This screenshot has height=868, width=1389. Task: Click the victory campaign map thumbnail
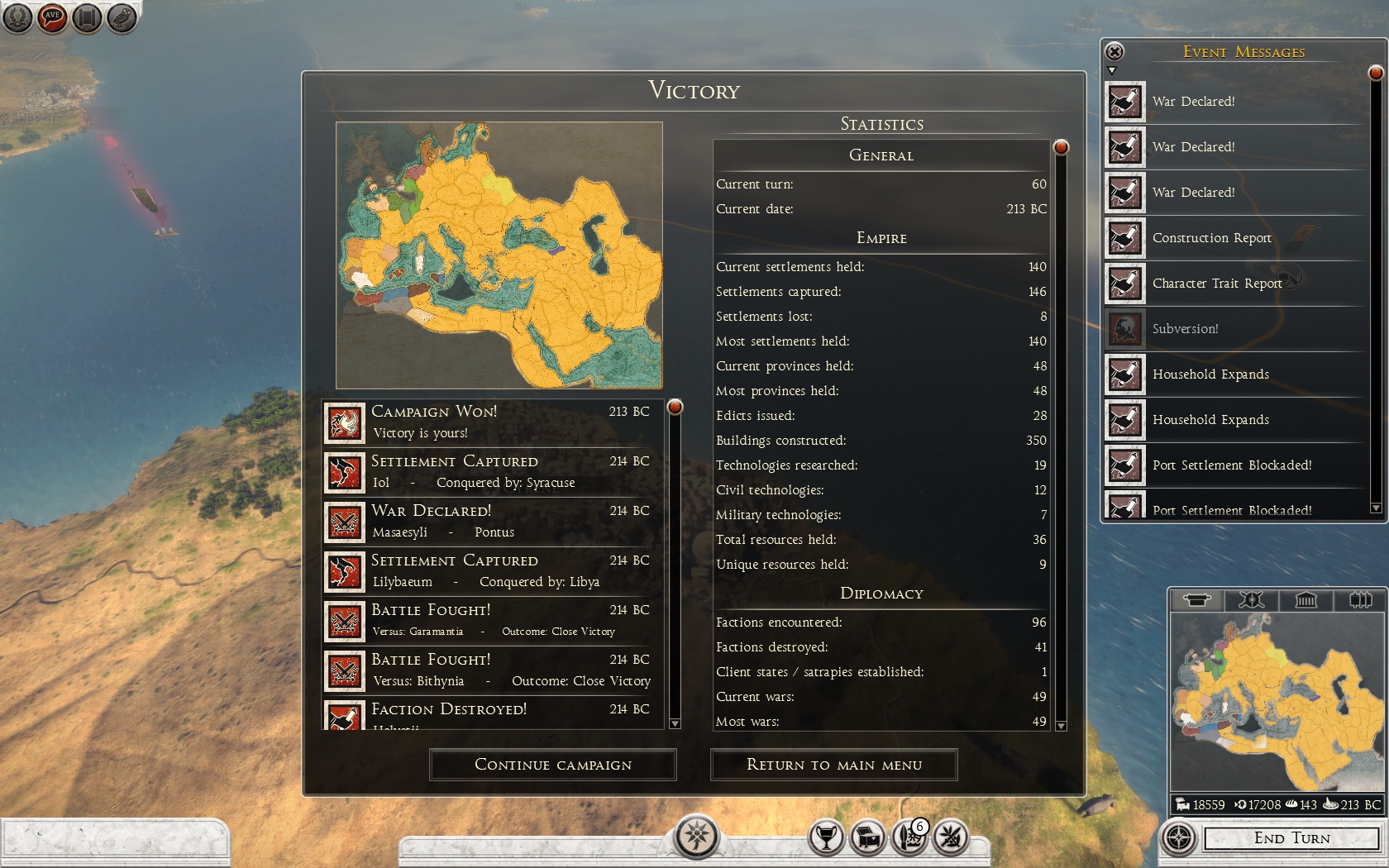point(499,255)
